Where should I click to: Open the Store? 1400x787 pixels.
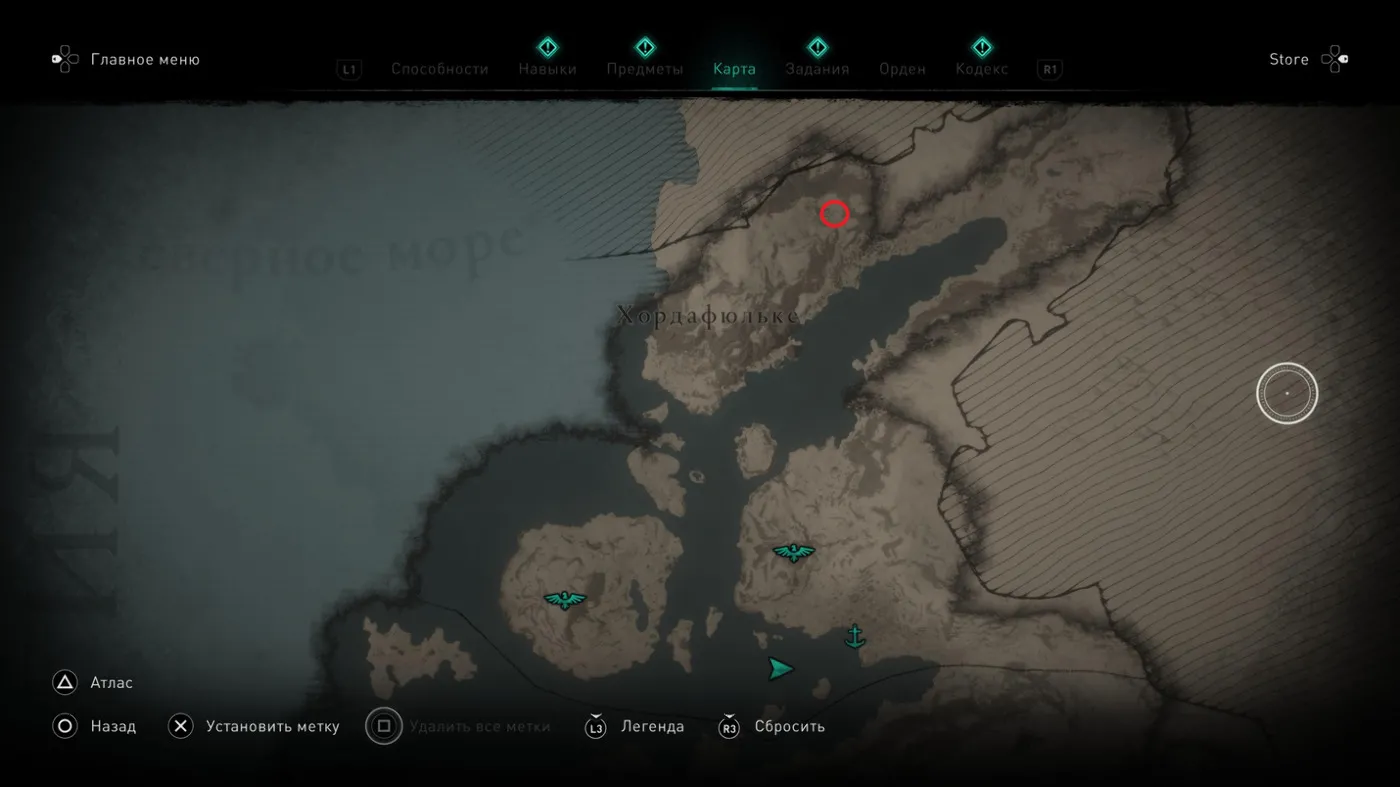(1289, 59)
